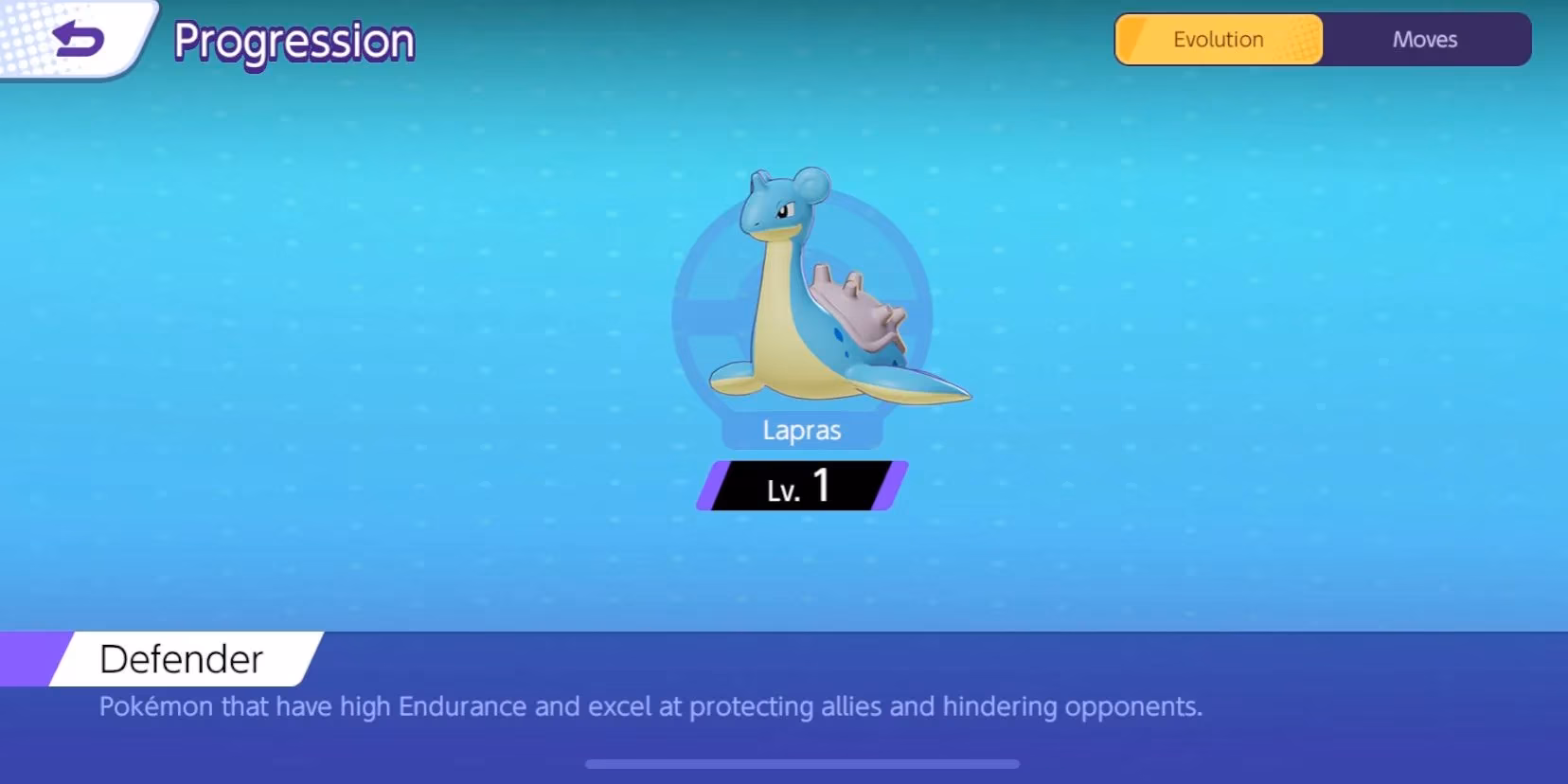Click the Lapras name plate
The image size is (1568, 784).
[801, 429]
